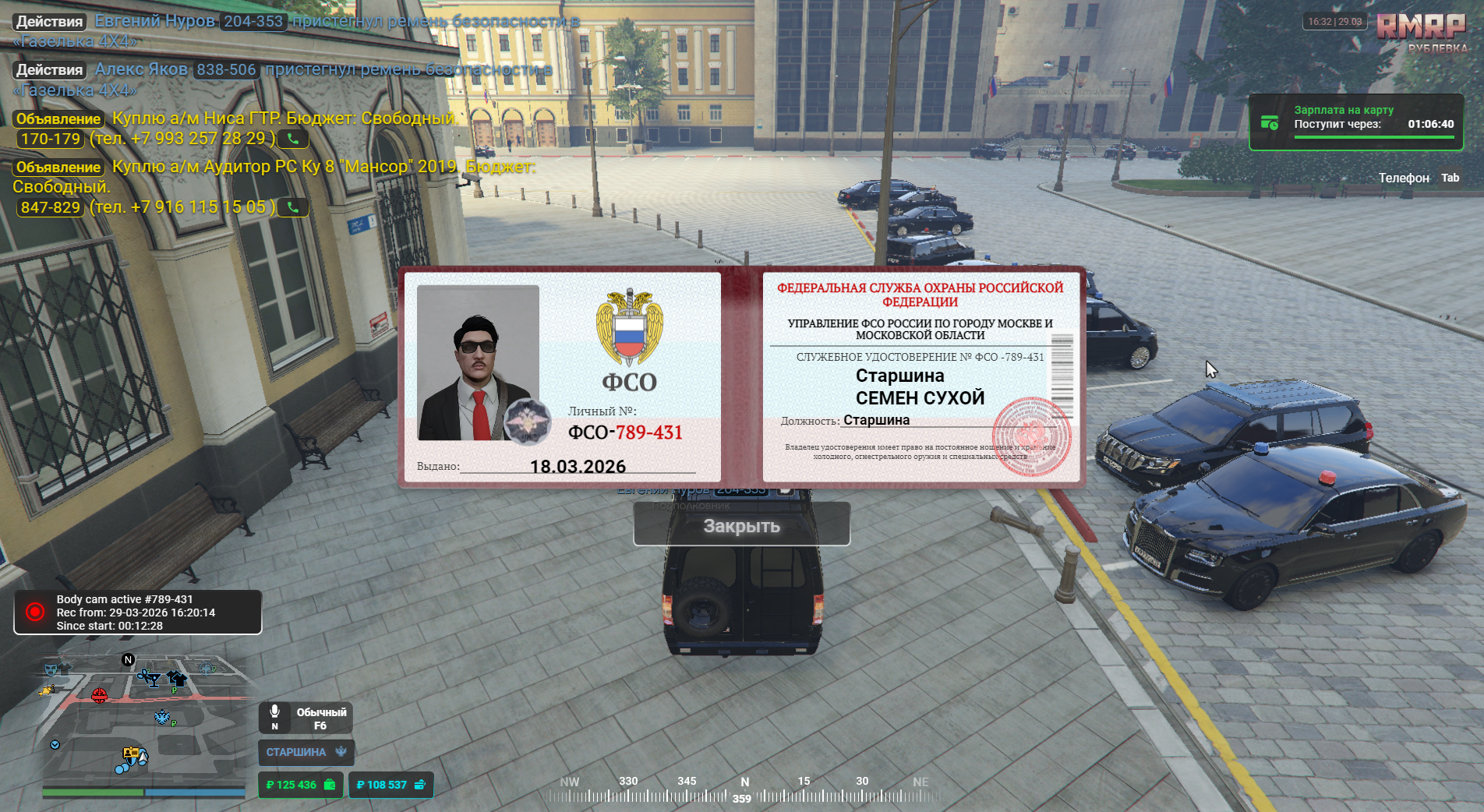Click the RMRP server logo
The image size is (1484, 812).
[1420, 27]
